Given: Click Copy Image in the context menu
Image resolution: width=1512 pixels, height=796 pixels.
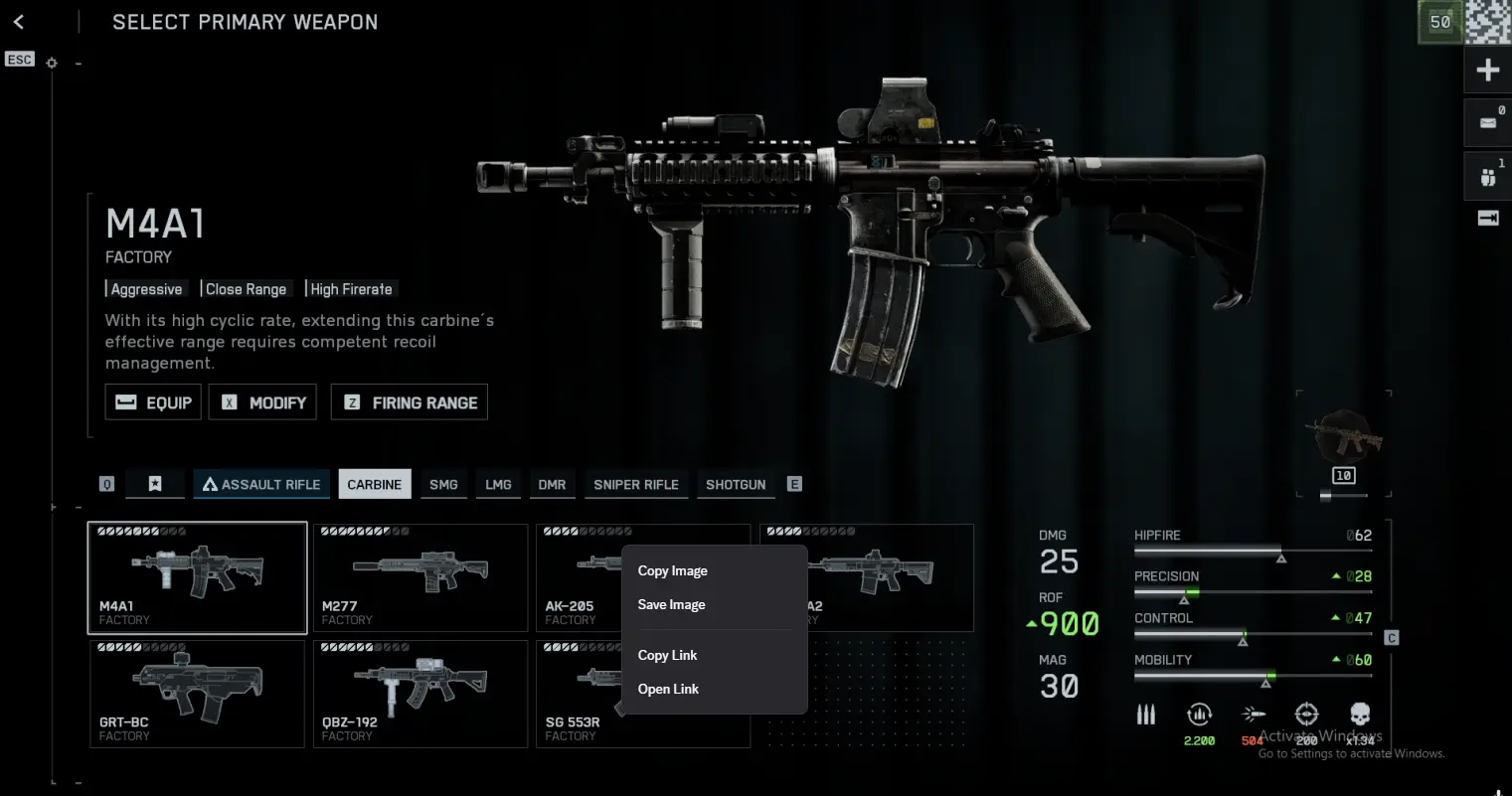Looking at the screenshot, I should (x=673, y=571).
